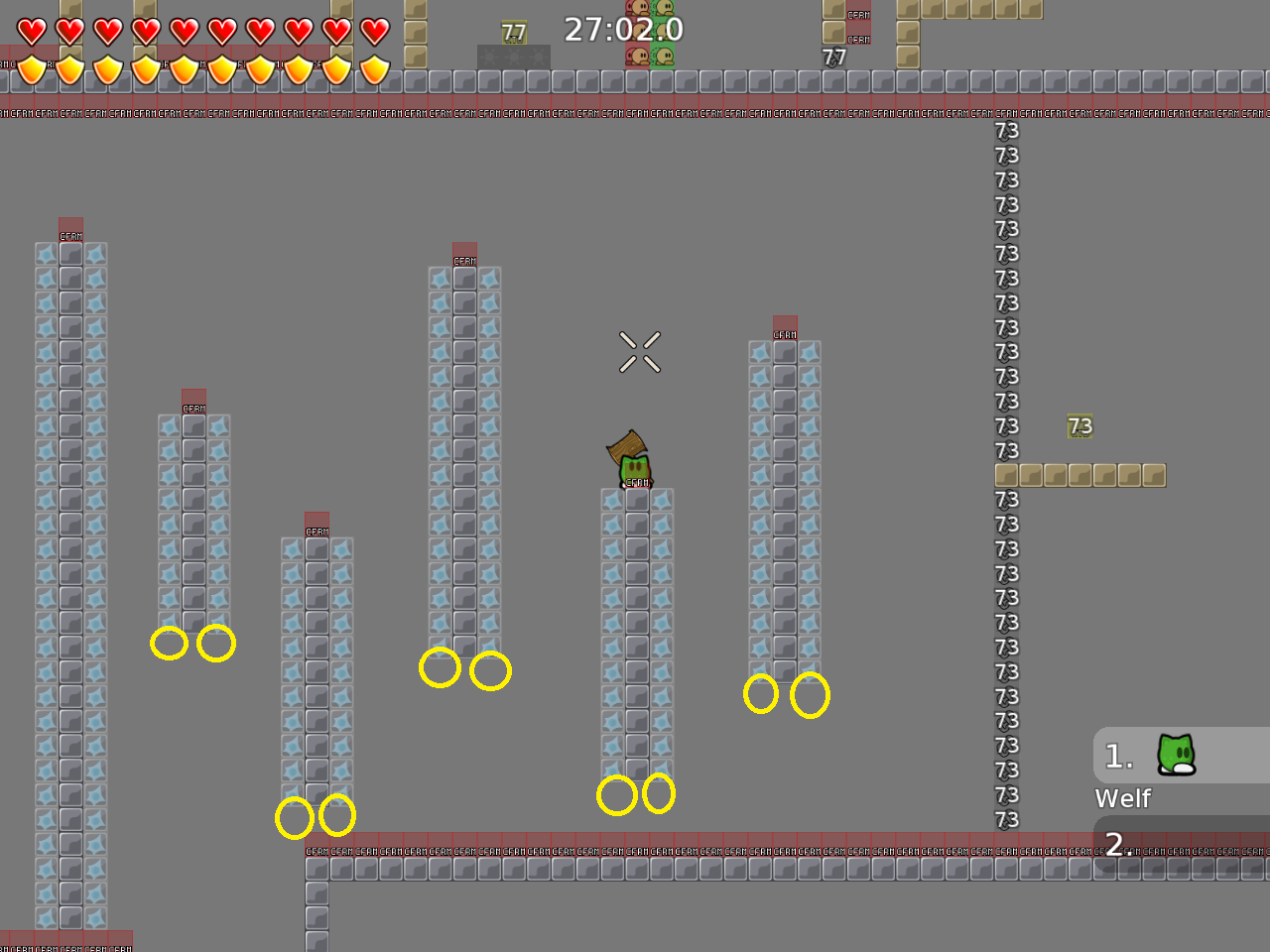
Task: Click the yellow 77 checkpoint marker left of timer
Action: tap(514, 31)
